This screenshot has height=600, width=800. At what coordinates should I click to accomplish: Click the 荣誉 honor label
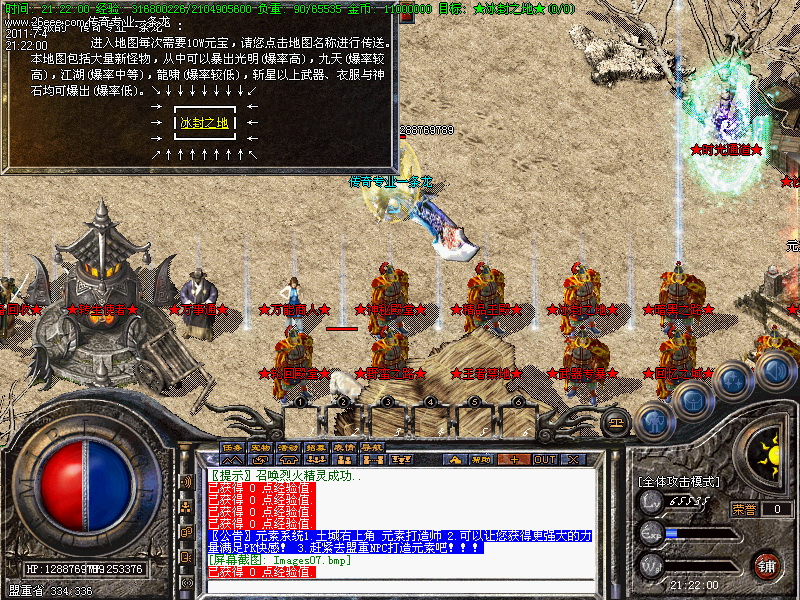coord(744,509)
